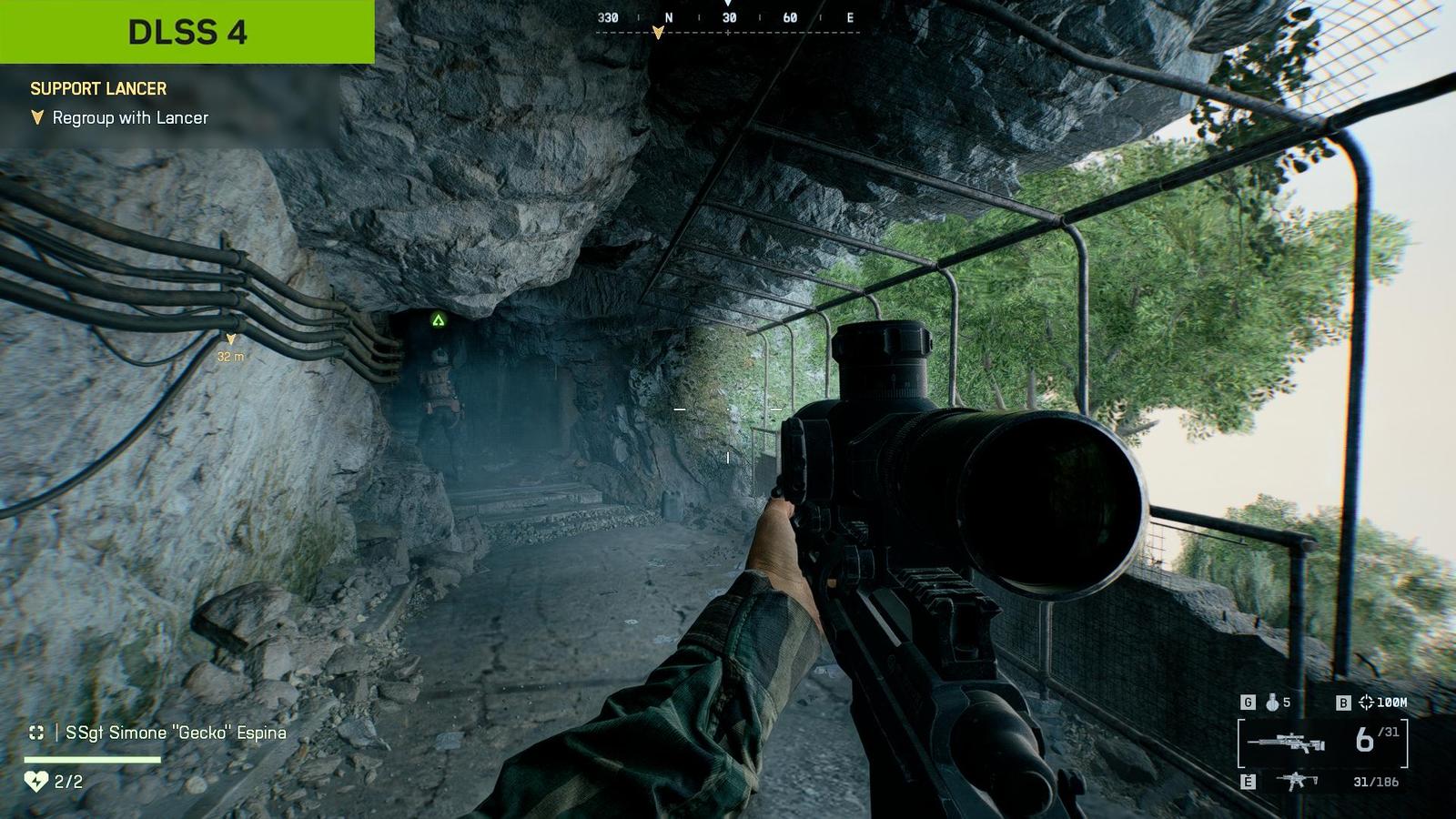Select the grenade icon next to G
The height and width of the screenshot is (819, 1456).
pyautogui.click(x=1273, y=703)
